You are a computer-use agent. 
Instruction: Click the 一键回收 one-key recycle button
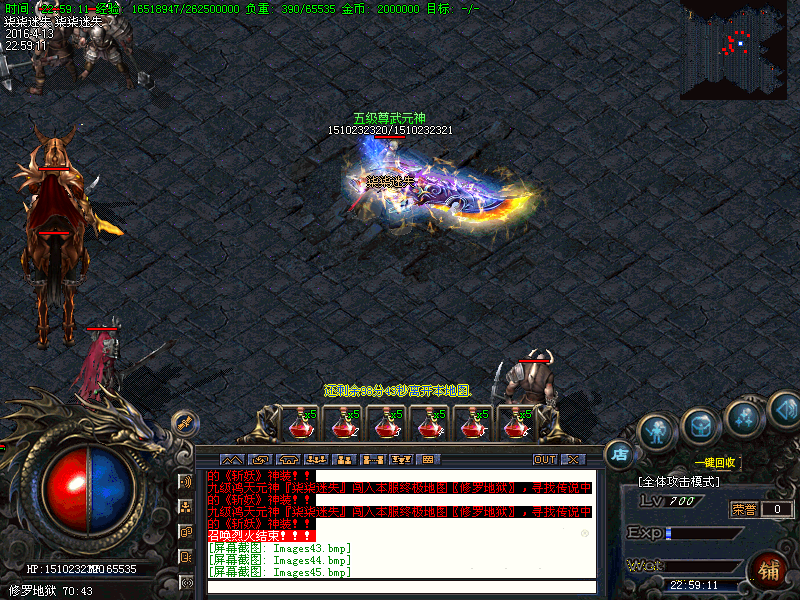tap(716, 463)
